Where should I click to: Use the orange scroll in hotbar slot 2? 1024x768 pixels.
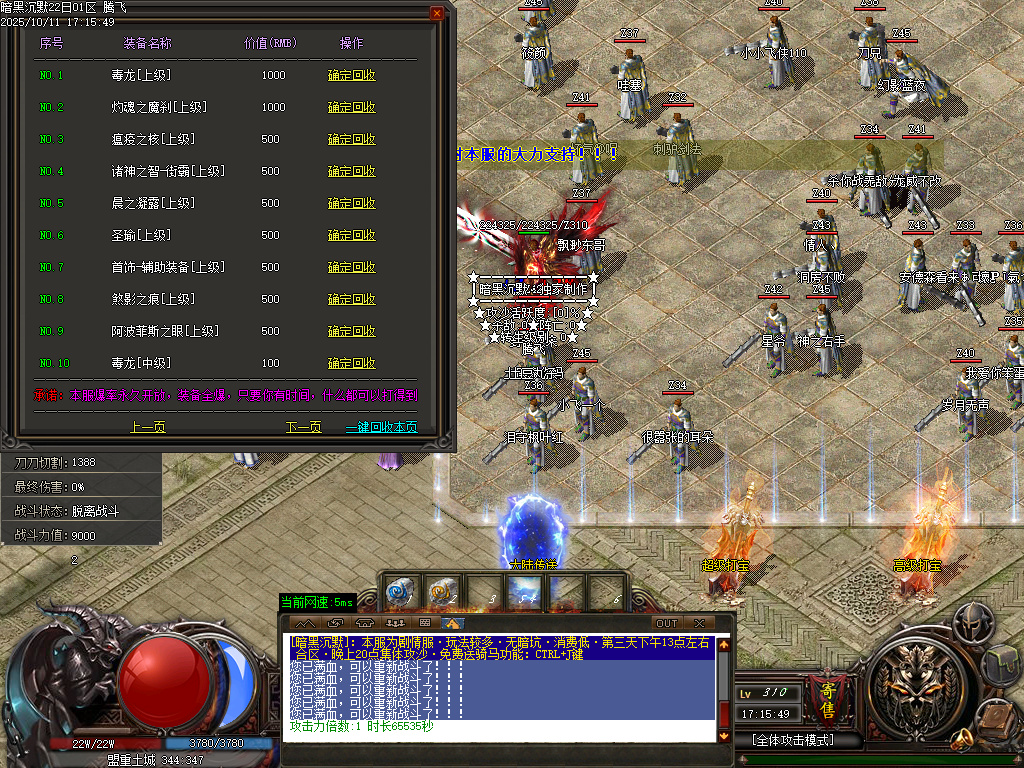click(442, 592)
